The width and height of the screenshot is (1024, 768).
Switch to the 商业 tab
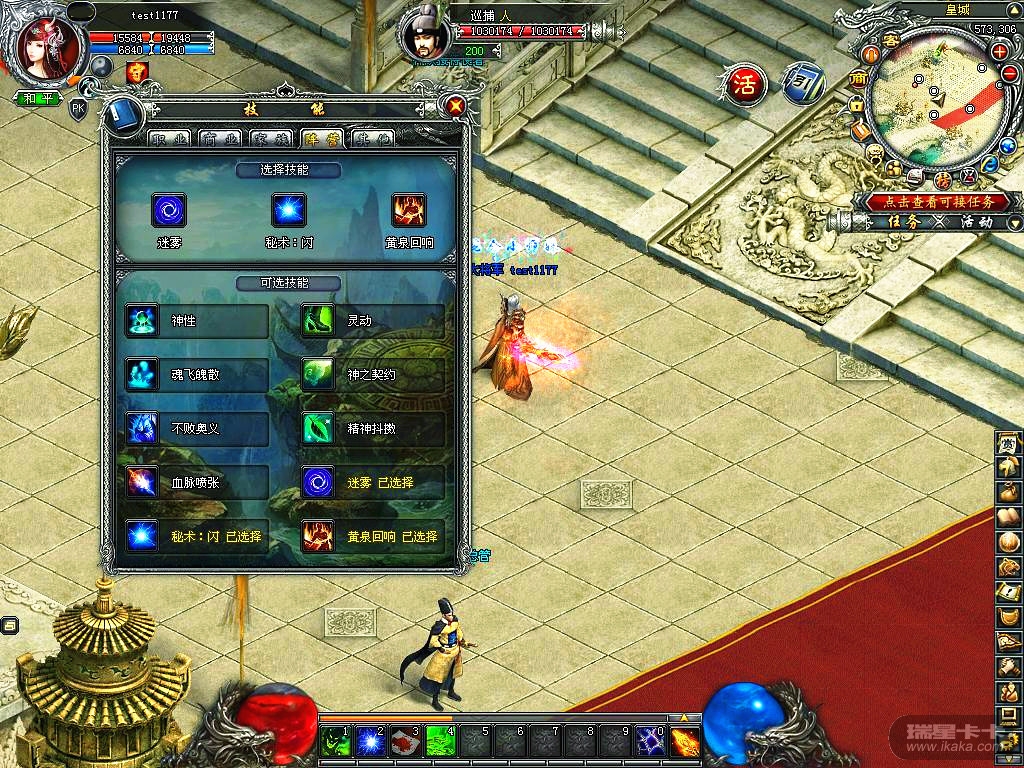pyautogui.click(x=221, y=139)
